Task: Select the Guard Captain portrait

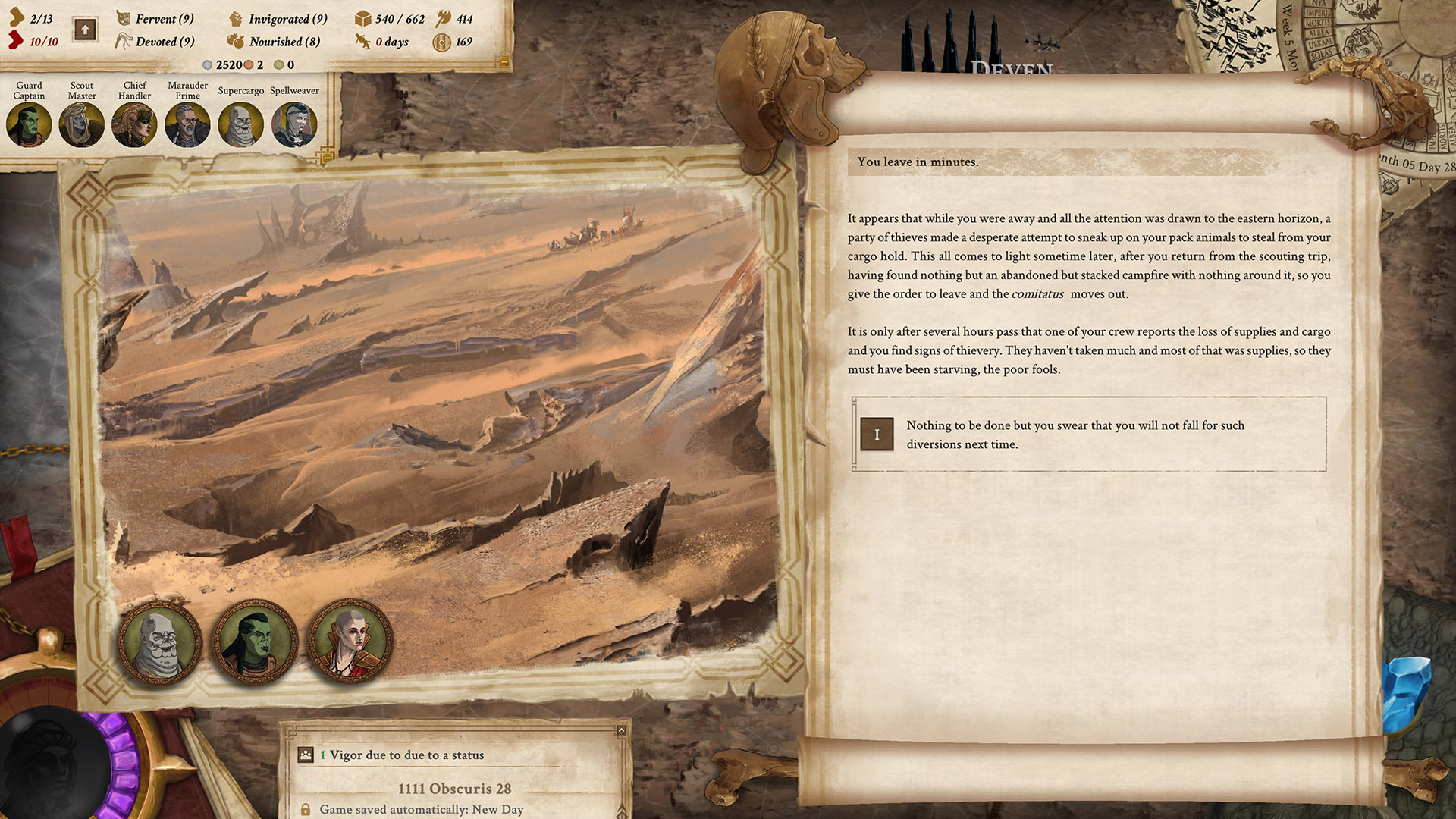Action: [x=29, y=124]
